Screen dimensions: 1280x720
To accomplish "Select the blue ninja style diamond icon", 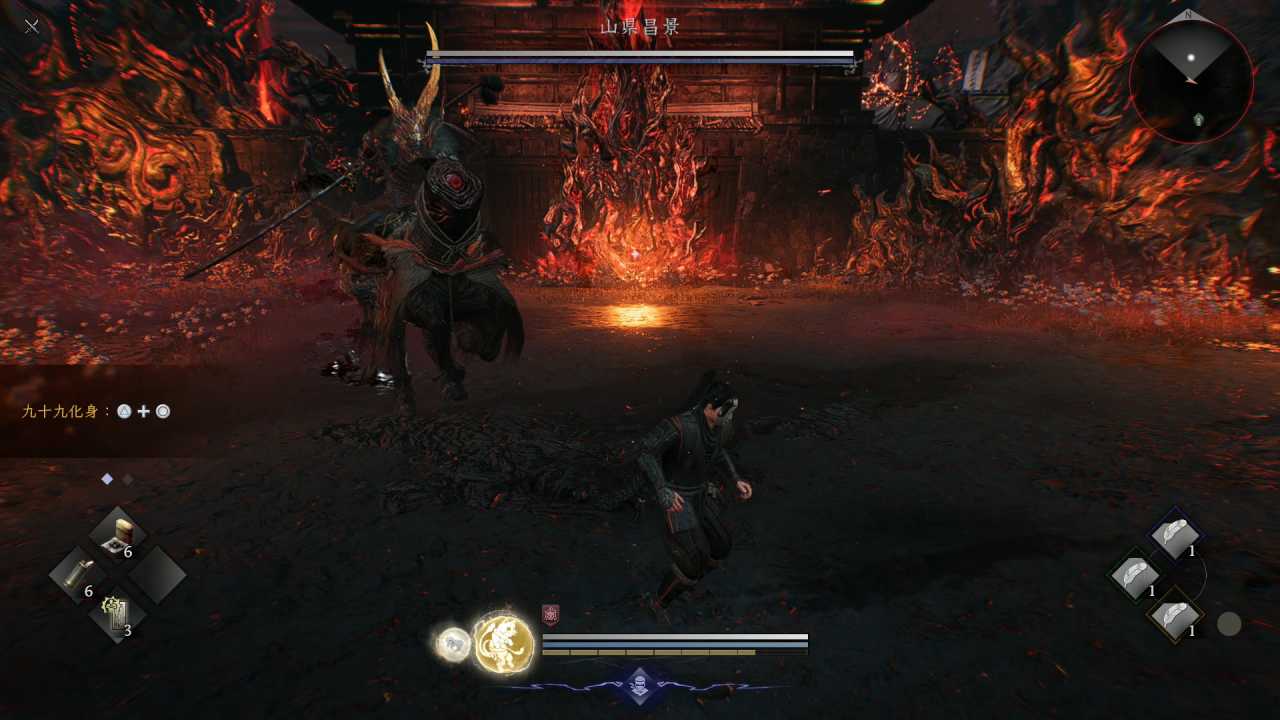I will (x=639, y=684).
